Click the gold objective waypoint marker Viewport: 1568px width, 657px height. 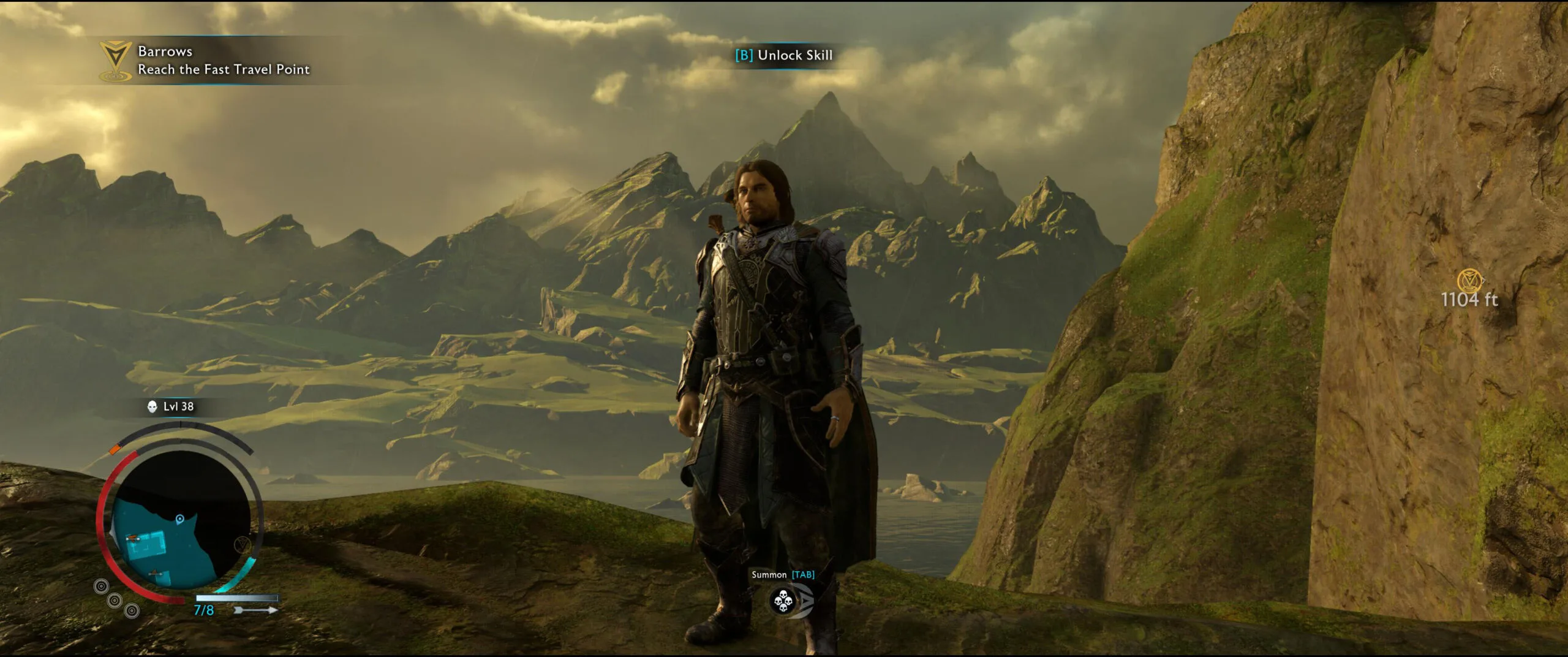pyautogui.click(x=1469, y=281)
